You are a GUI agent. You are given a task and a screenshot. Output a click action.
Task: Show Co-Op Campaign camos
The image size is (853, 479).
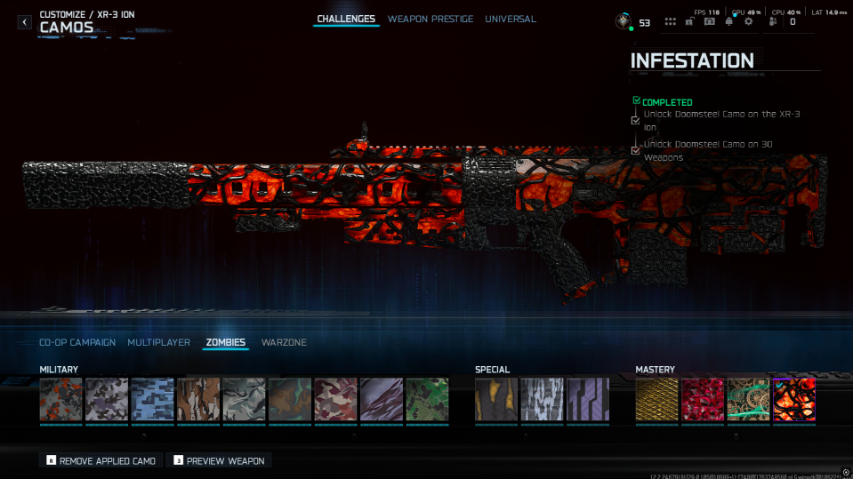(x=77, y=343)
